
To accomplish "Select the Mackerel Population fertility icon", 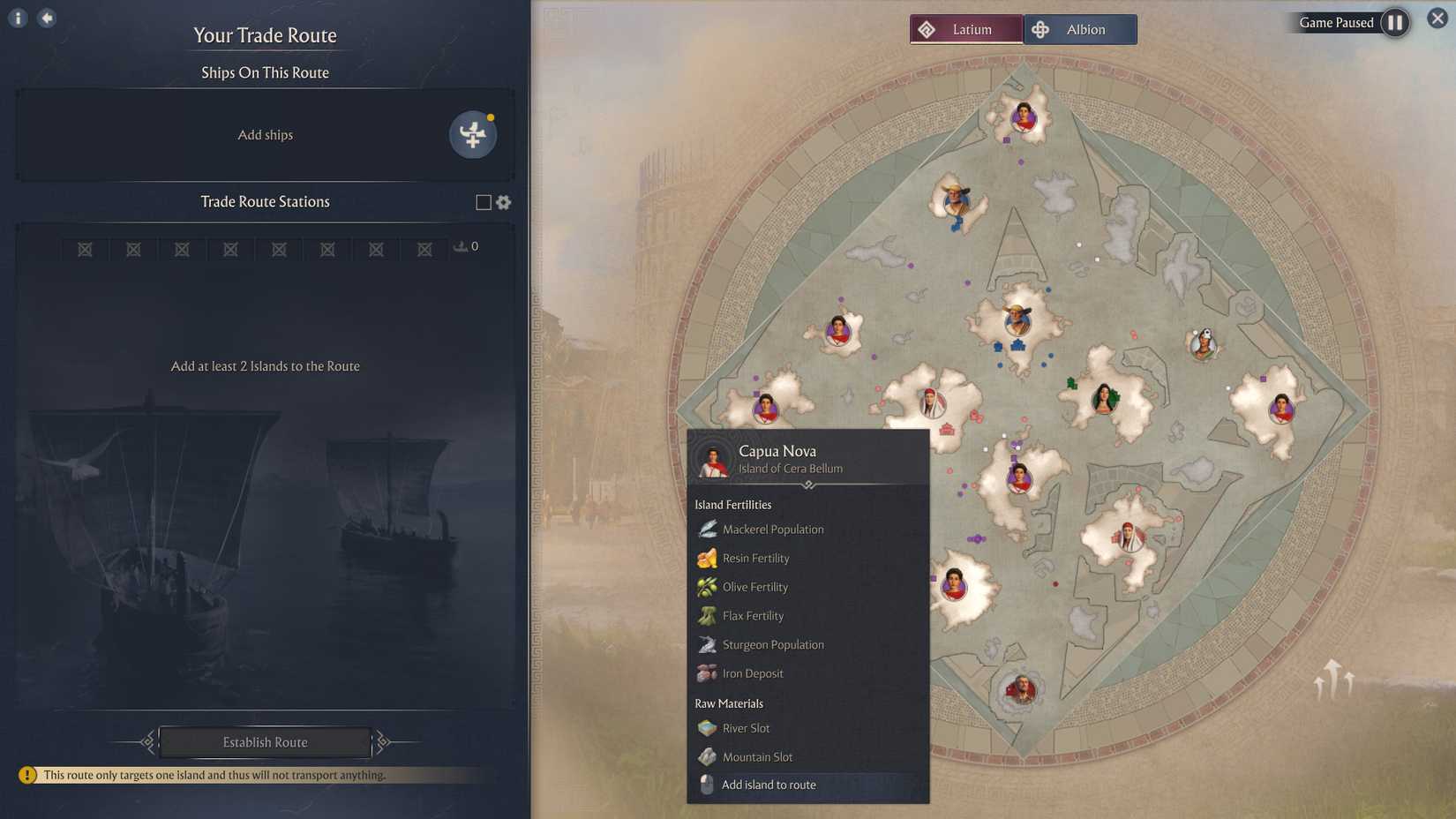I will pyautogui.click(x=707, y=529).
